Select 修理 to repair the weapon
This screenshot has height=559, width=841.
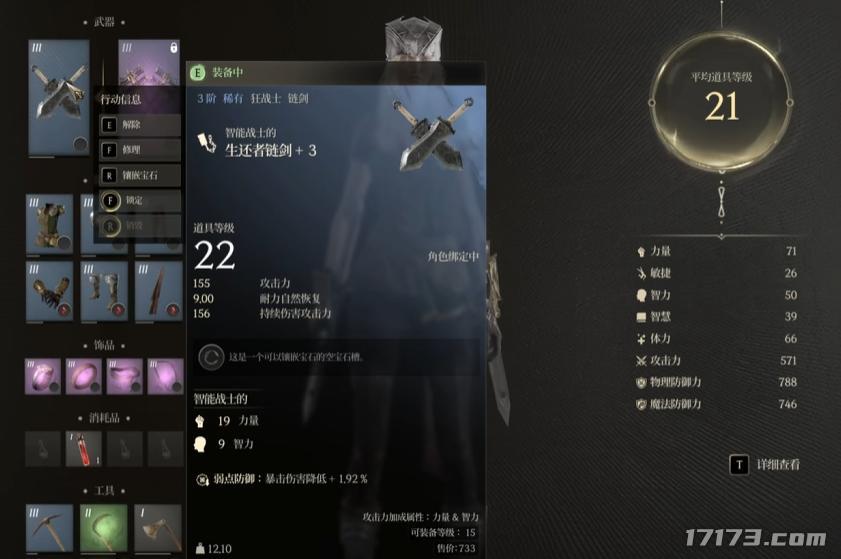click(139, 151)
